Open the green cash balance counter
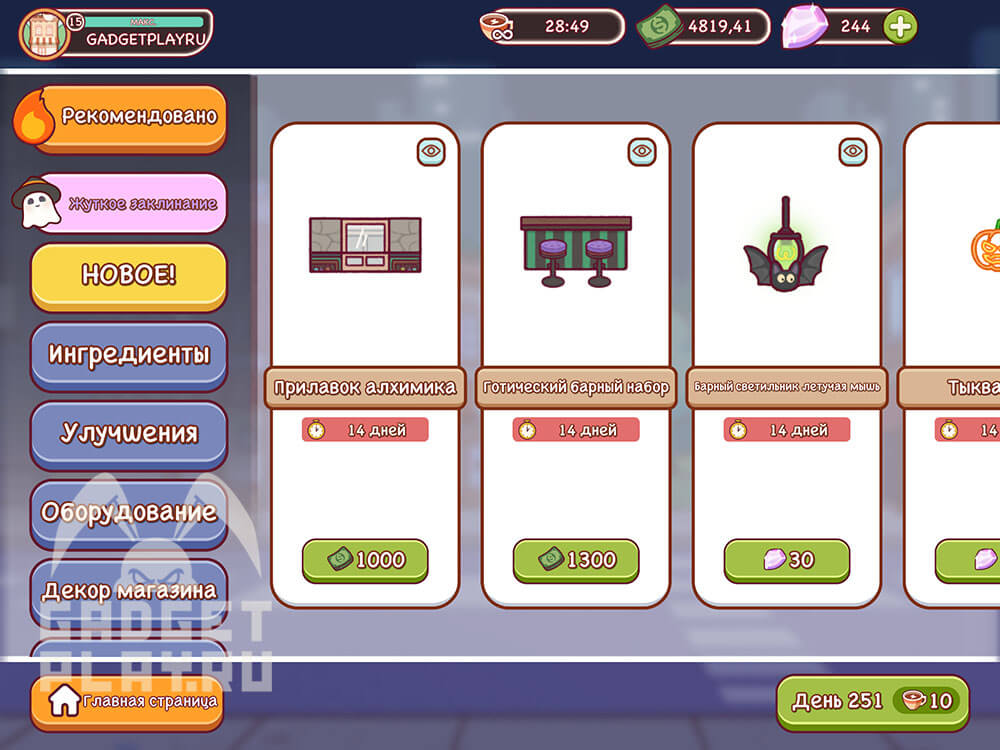The width and height of the screenshot is (1000, 750). pos(706,27)
